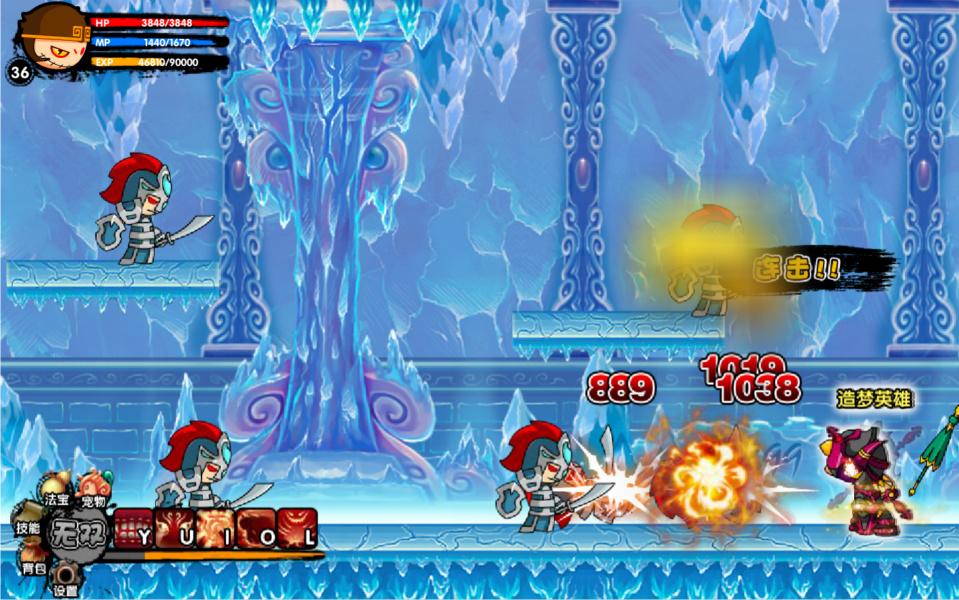Screen dimensions: 959x600
Task: Open the 背包 backpack
Action: click(x=34, y=561)
